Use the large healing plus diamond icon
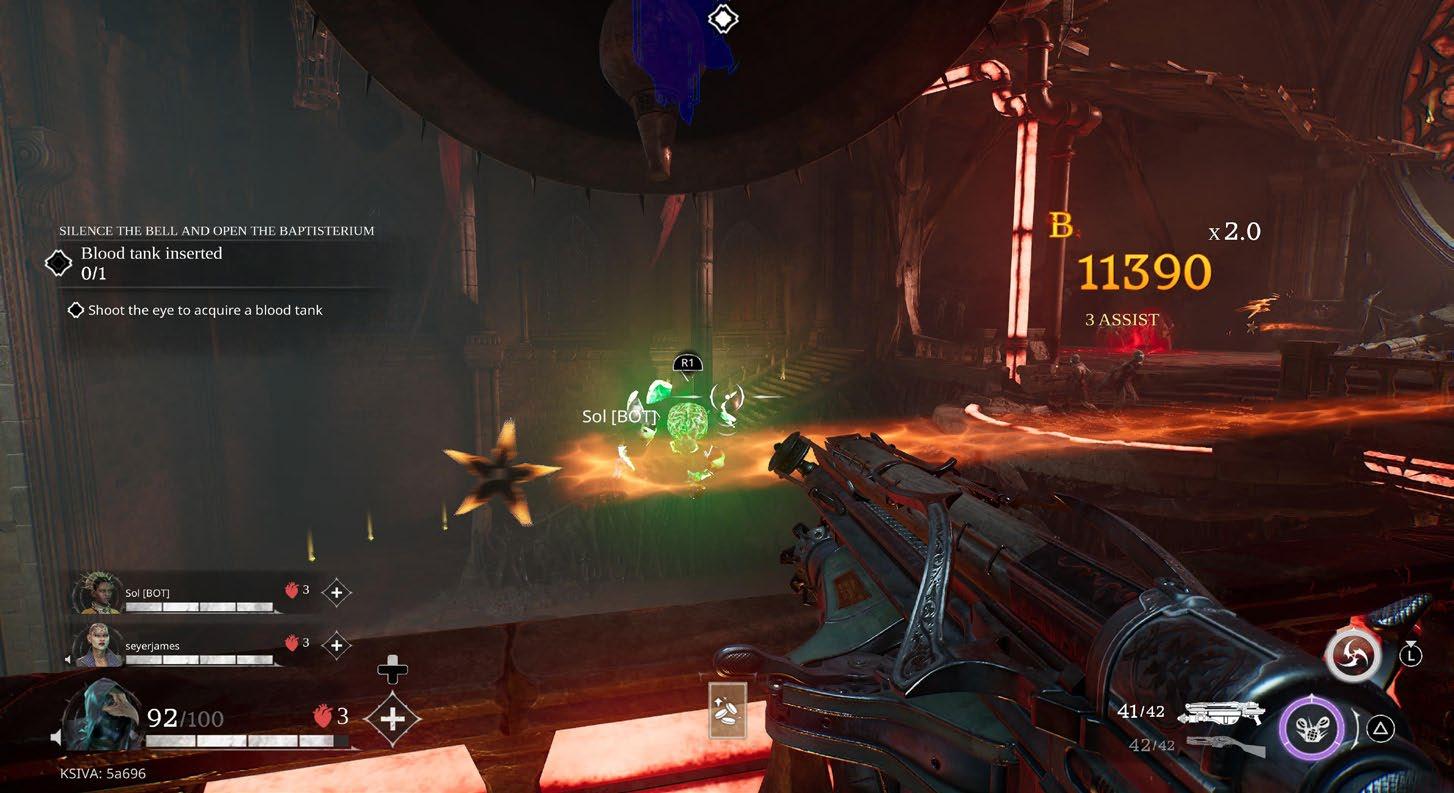The width and height of the screenshot is (1454, 793). (x=392, y=718)
